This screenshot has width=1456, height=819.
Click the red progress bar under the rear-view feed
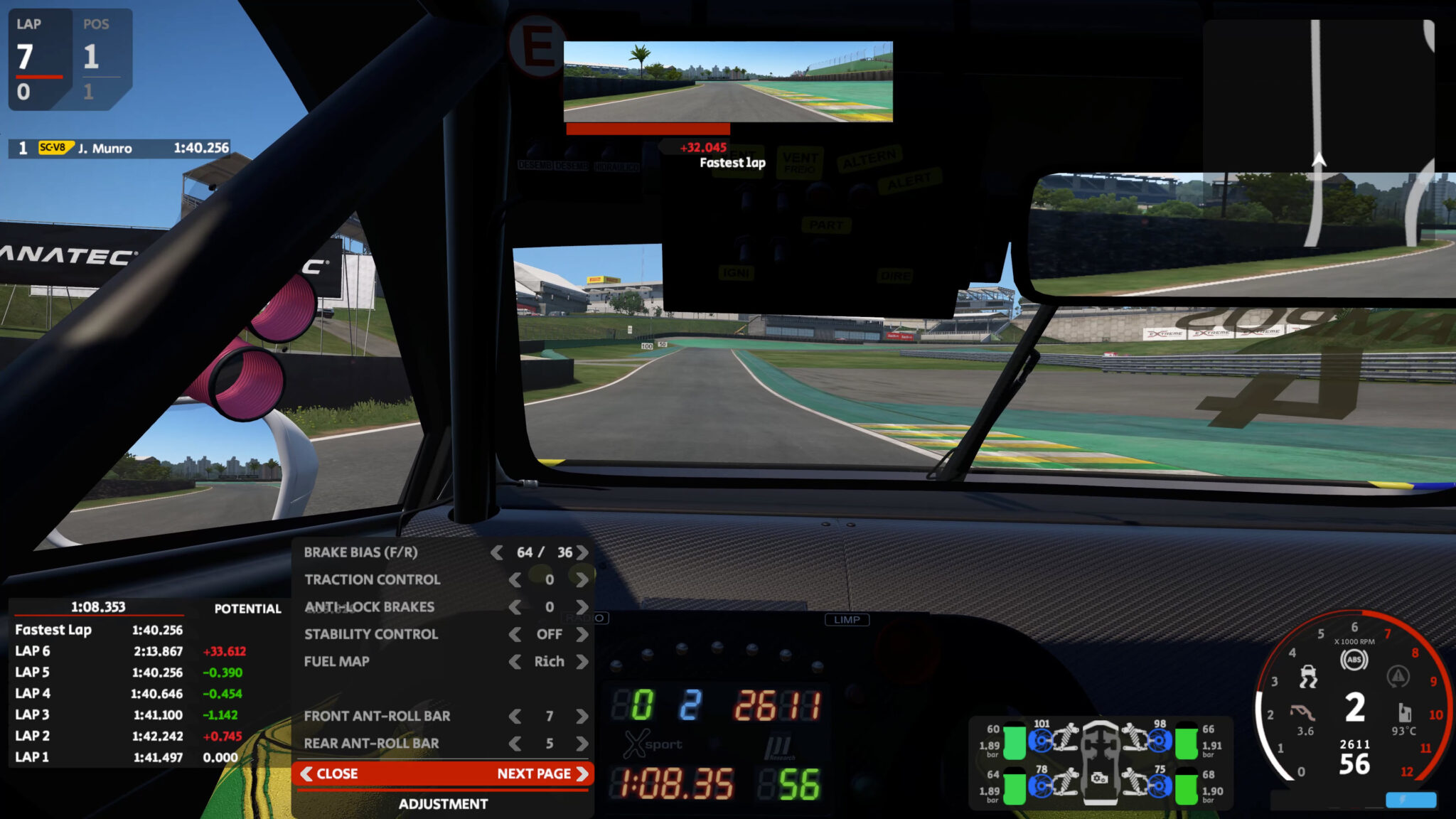(647, 129)
